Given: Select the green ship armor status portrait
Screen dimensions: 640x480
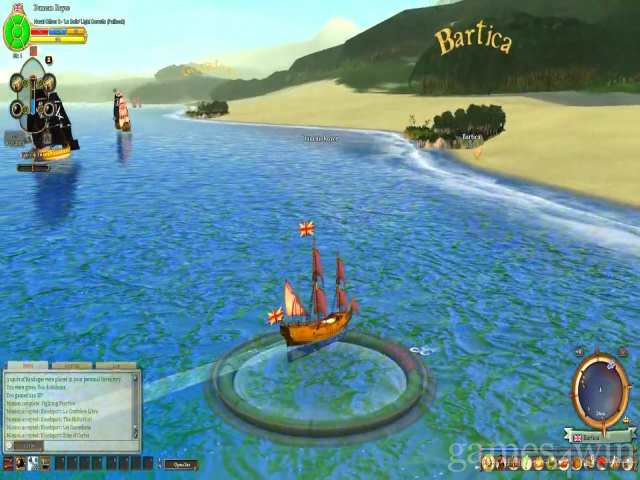Looking at the screenshot, I should coord(17,32).
